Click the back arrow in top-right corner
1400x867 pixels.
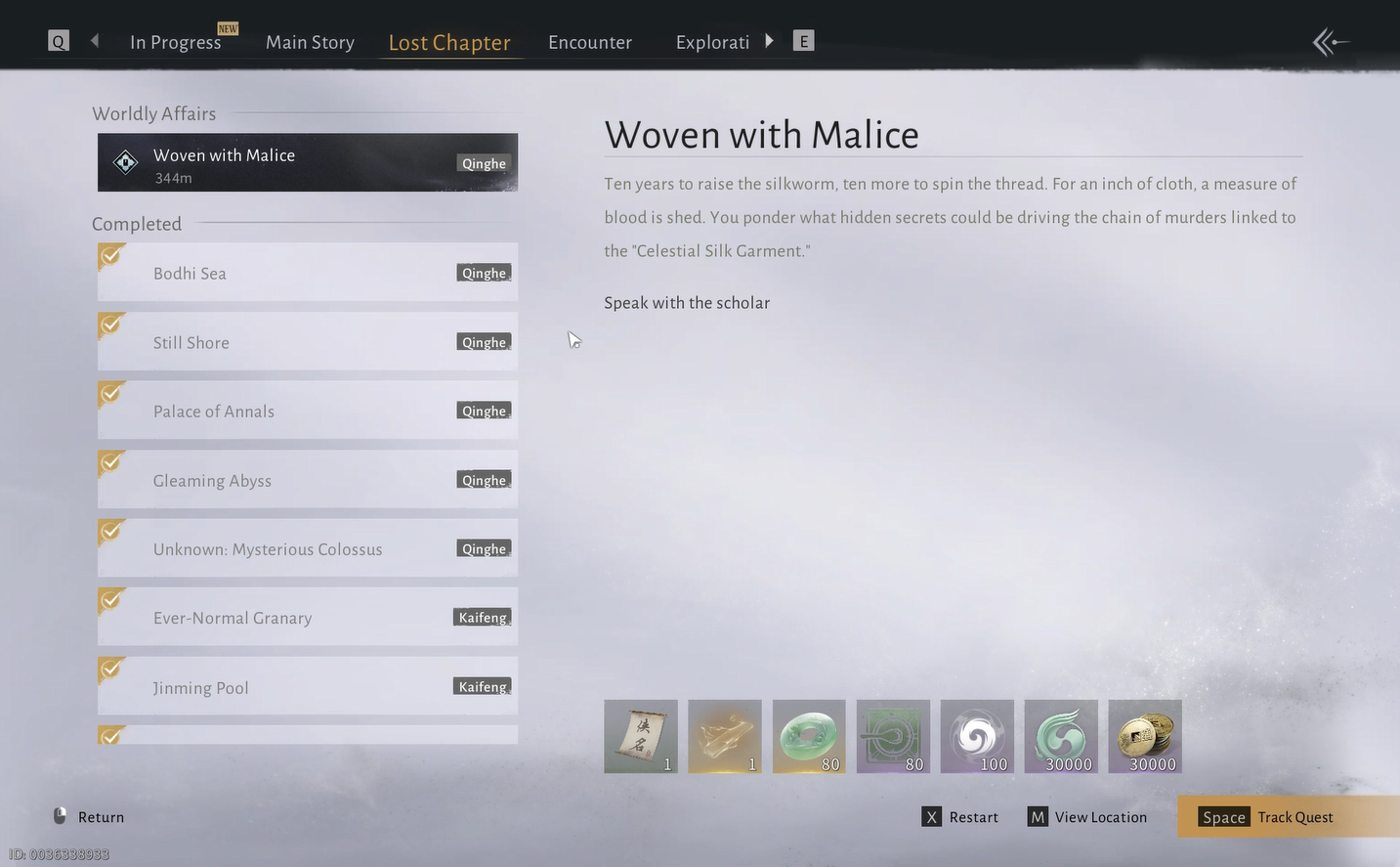1331,42
